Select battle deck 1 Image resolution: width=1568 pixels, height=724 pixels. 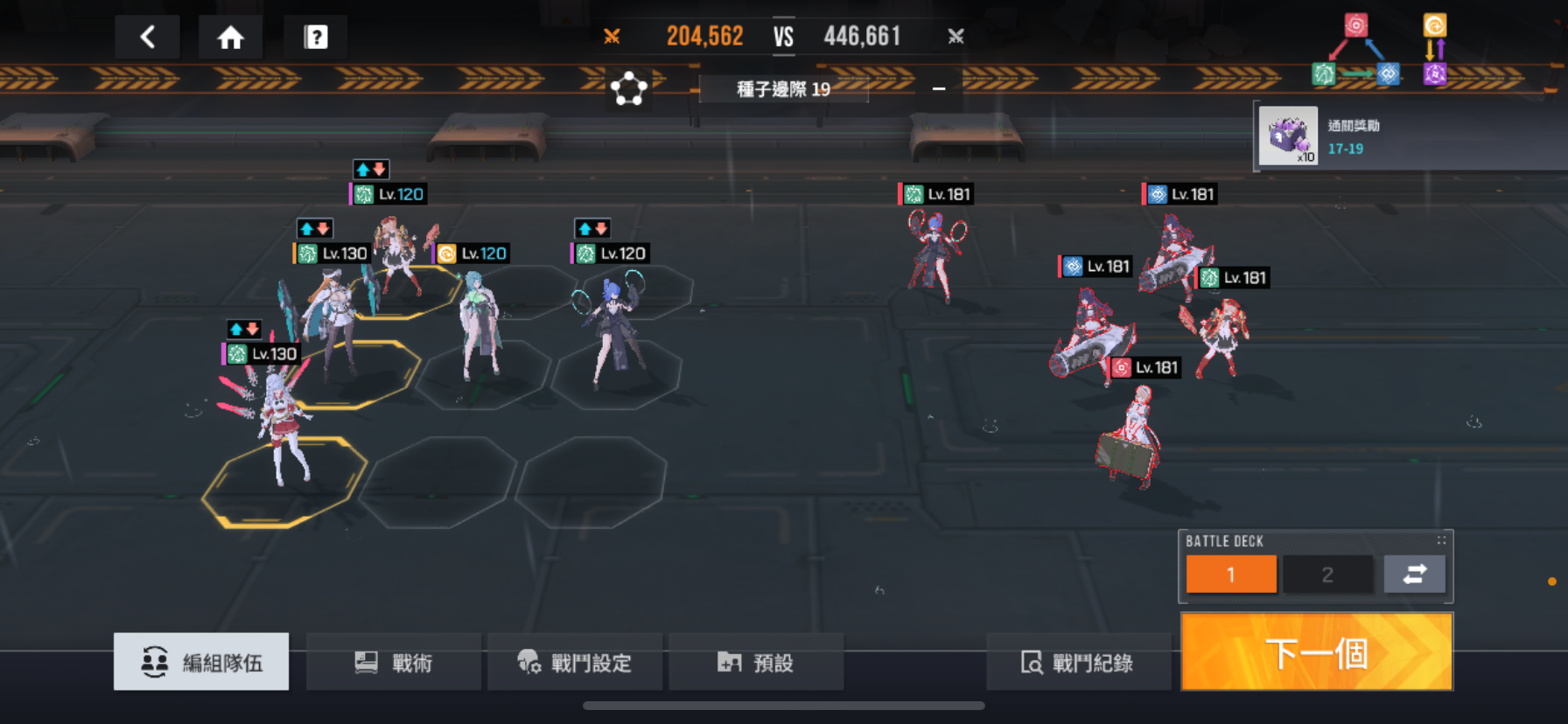pos(1230,574)
